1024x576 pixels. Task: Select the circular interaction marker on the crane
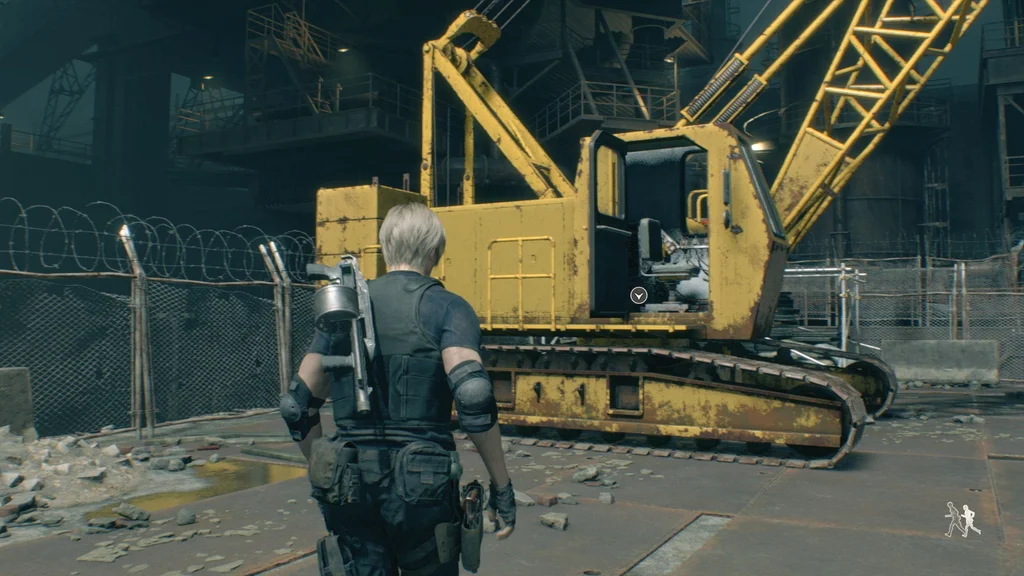(638, 295)
